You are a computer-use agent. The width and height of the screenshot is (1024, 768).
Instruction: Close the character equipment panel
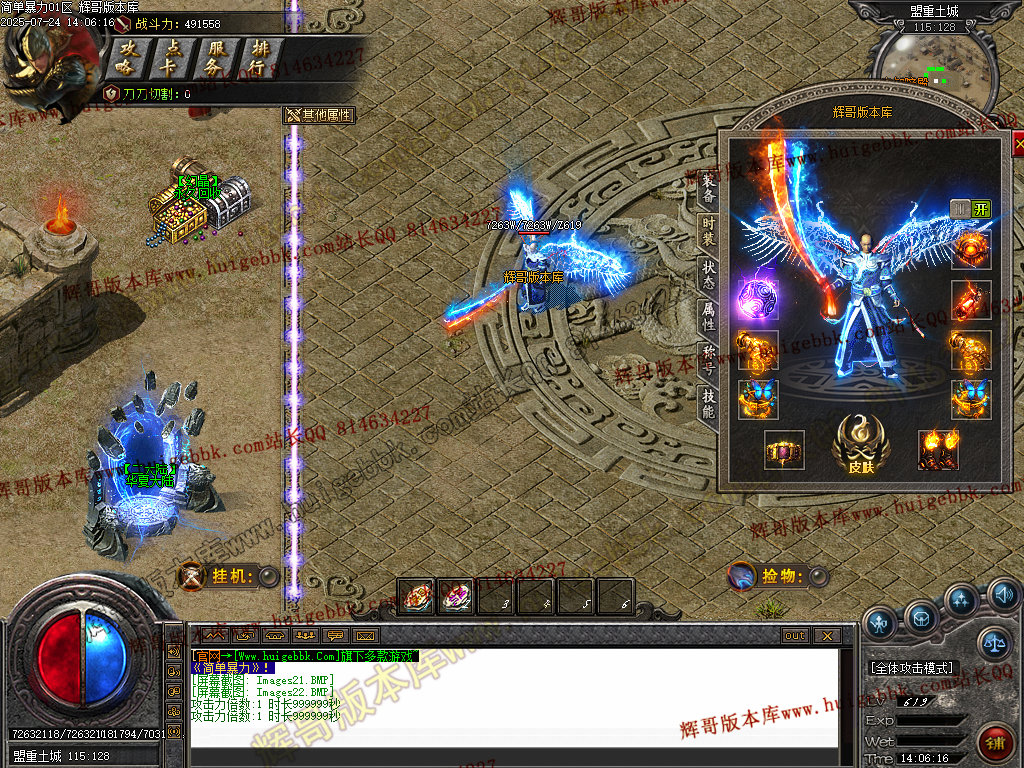click(x=1018, y=145)
